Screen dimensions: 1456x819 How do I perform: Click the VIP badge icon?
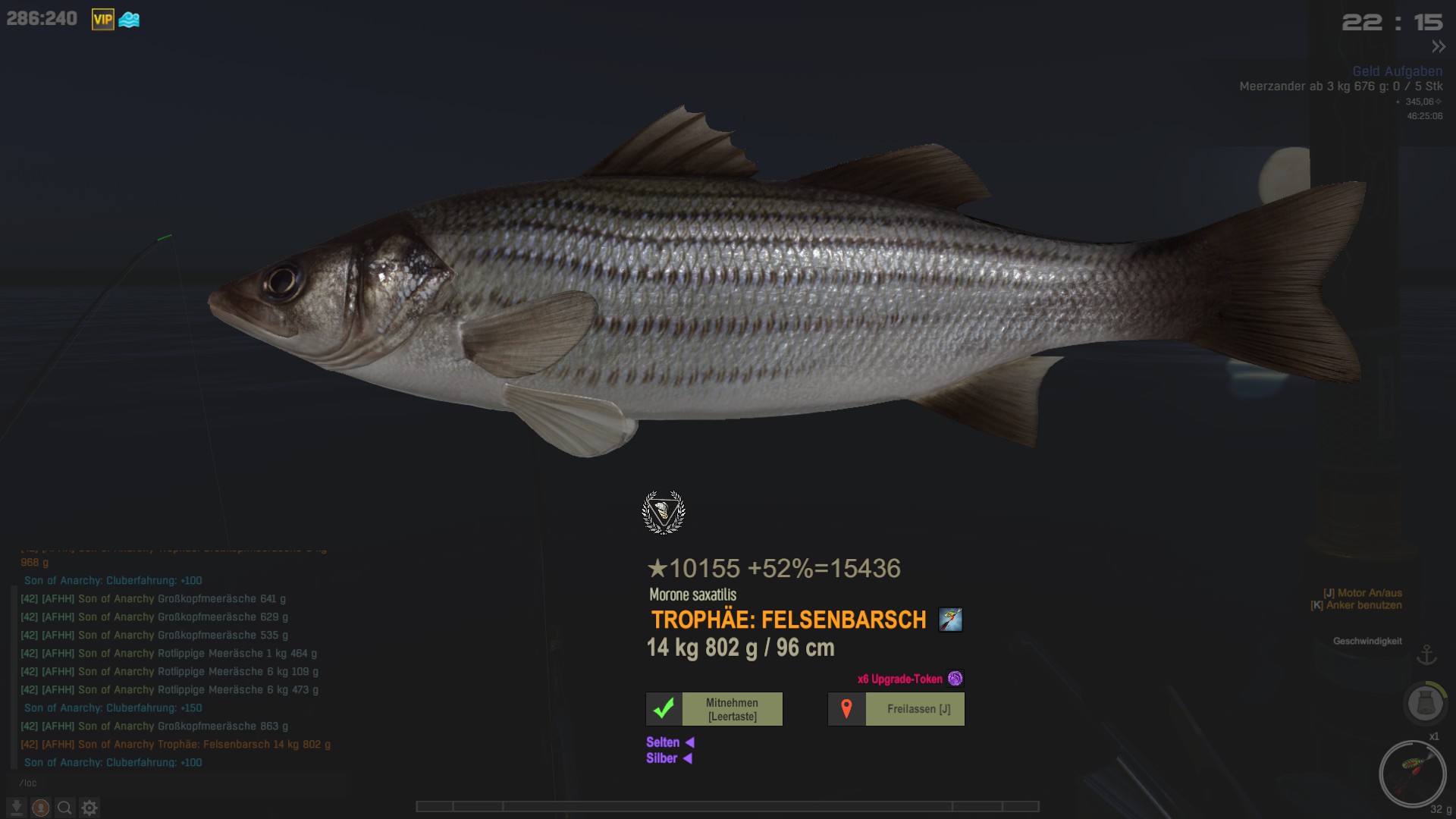[x=102, y=20]
